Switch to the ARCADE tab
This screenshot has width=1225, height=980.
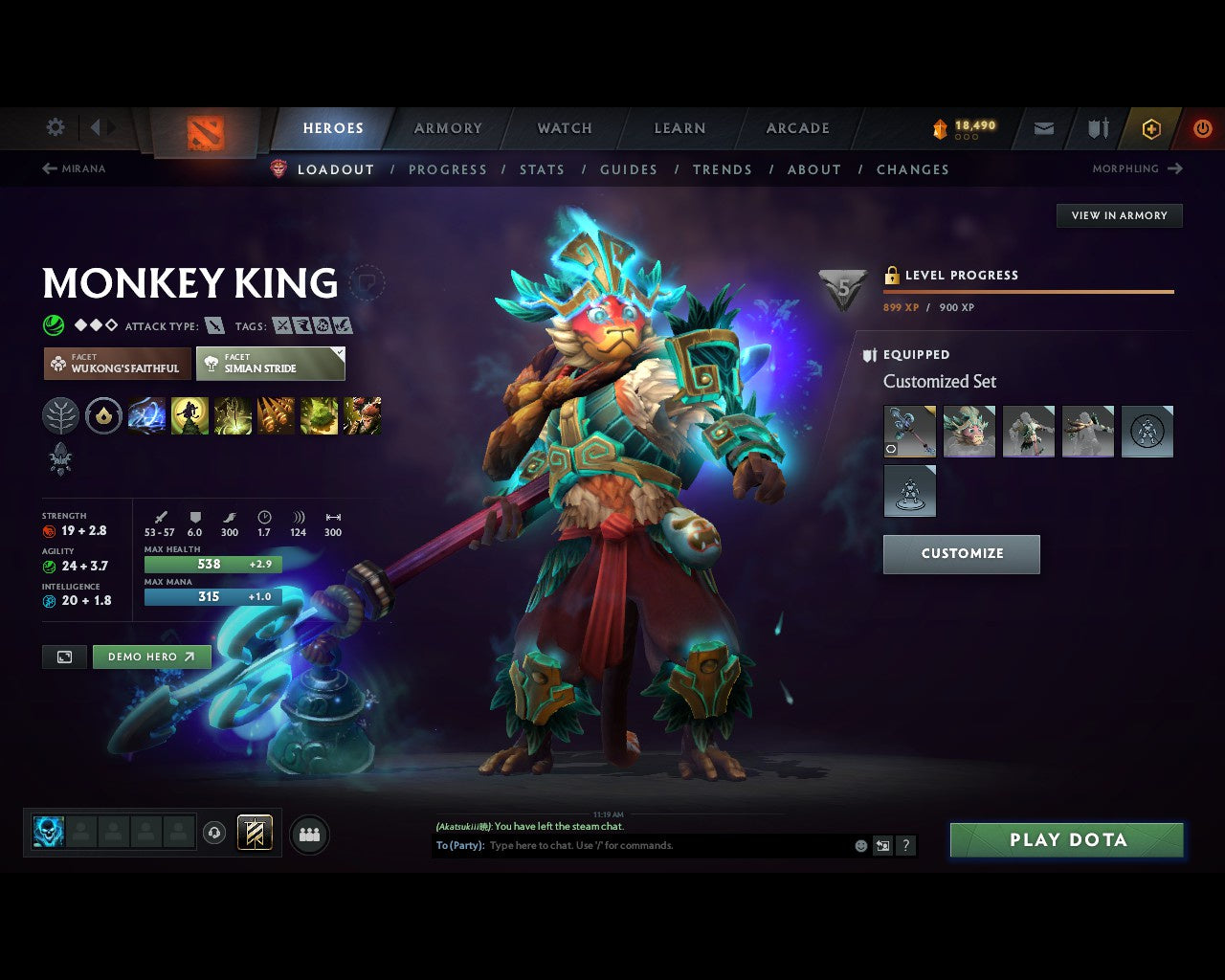(x=797, y=128)
